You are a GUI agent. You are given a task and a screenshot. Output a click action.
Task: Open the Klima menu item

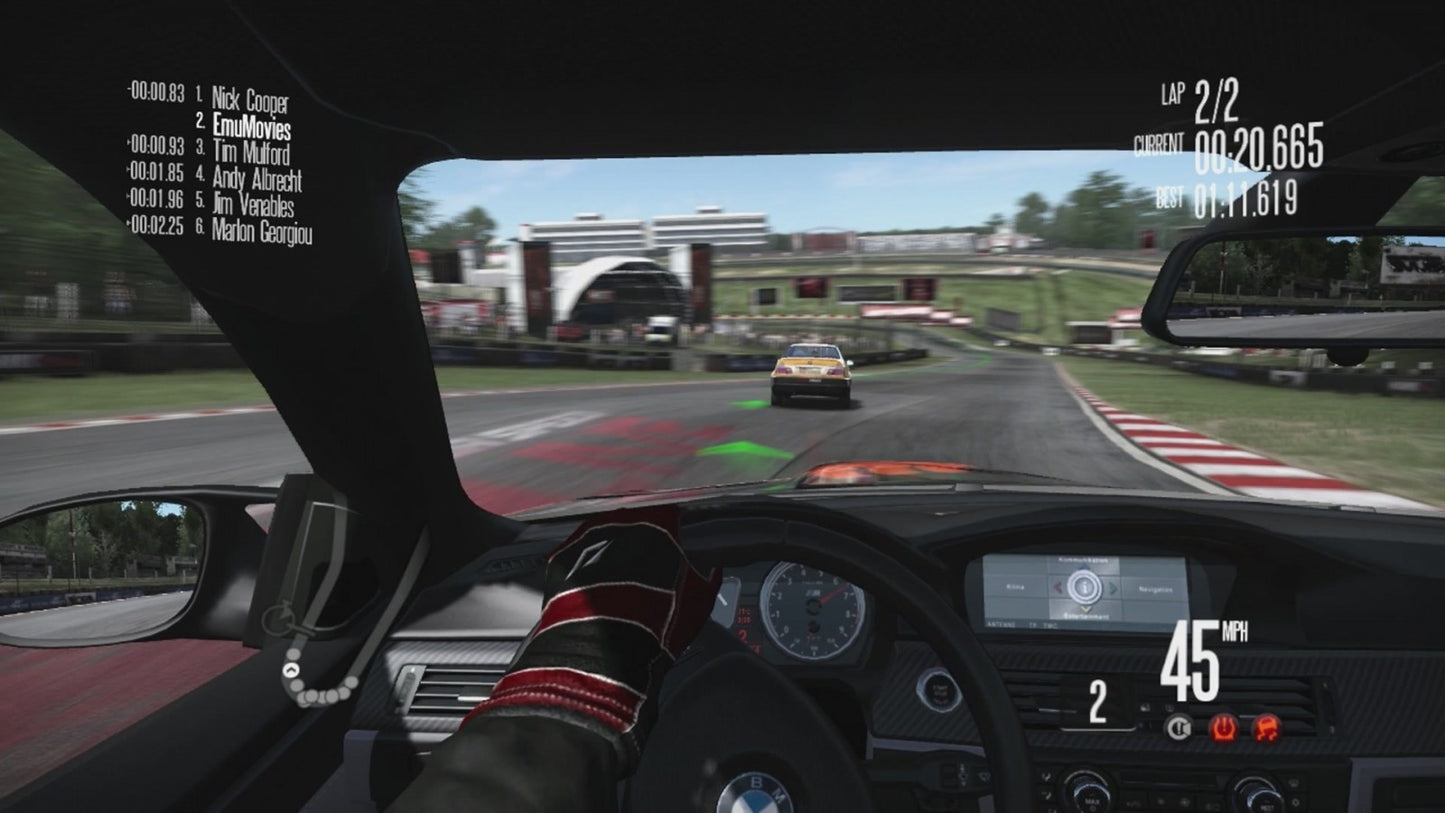click(1015, 587)
